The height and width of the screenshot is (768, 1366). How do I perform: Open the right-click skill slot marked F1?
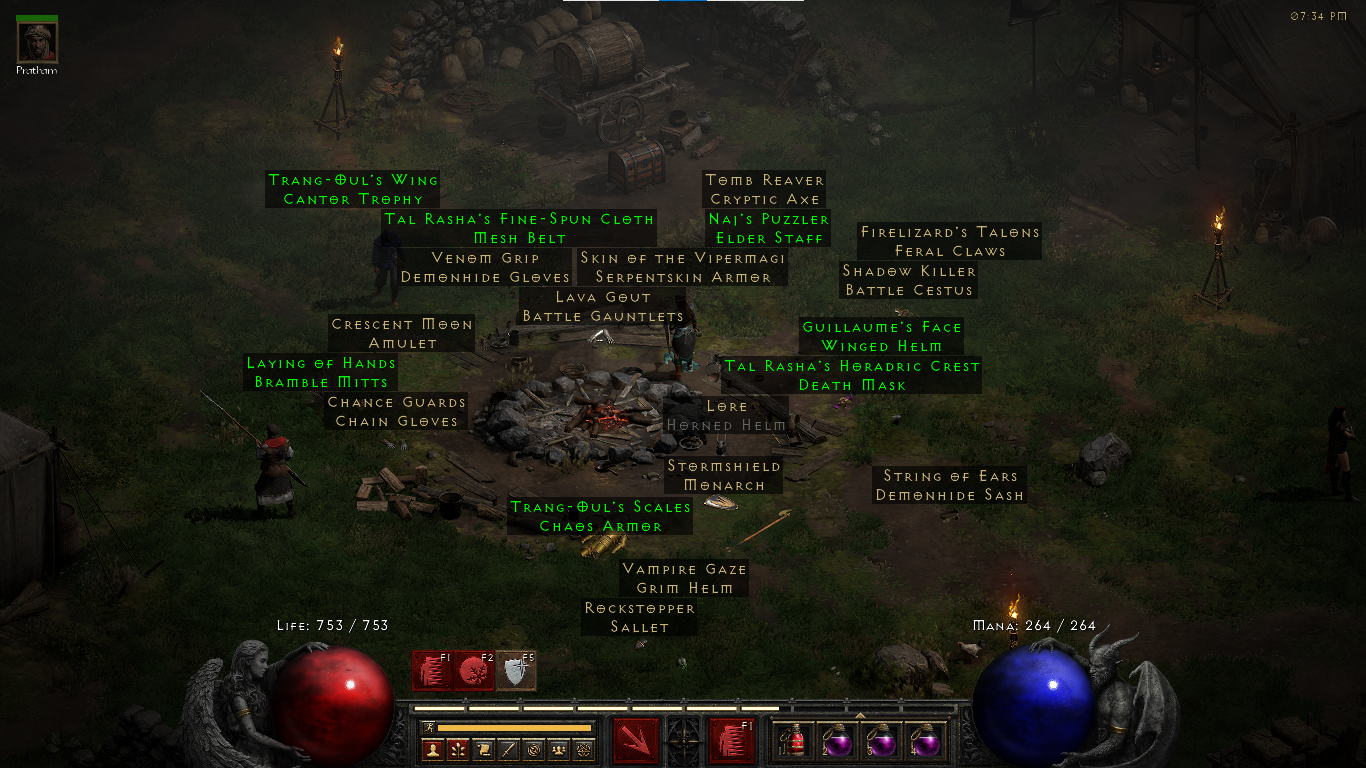point(732,741)
